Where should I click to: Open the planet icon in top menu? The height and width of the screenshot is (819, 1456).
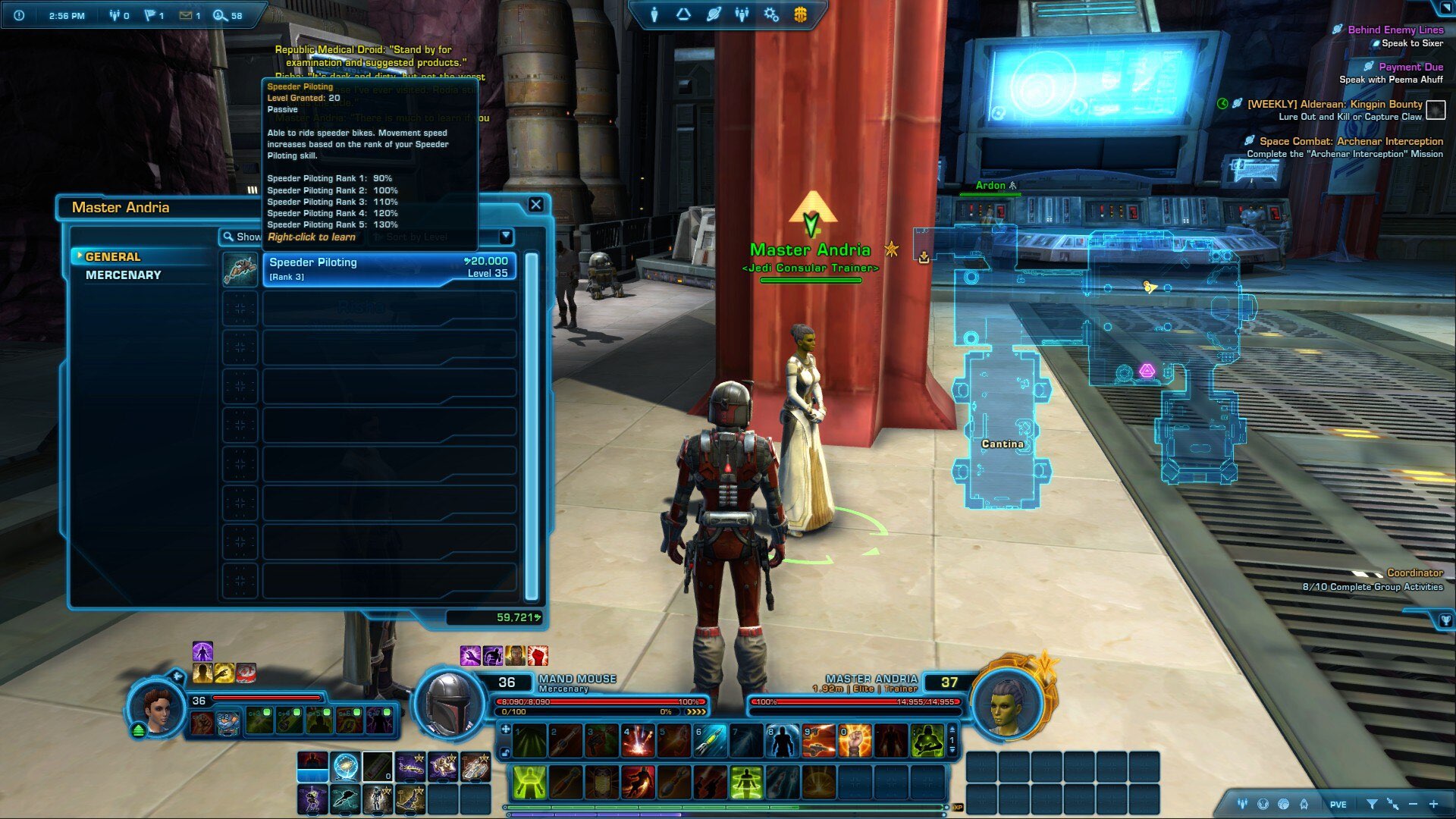pos(713,14)
